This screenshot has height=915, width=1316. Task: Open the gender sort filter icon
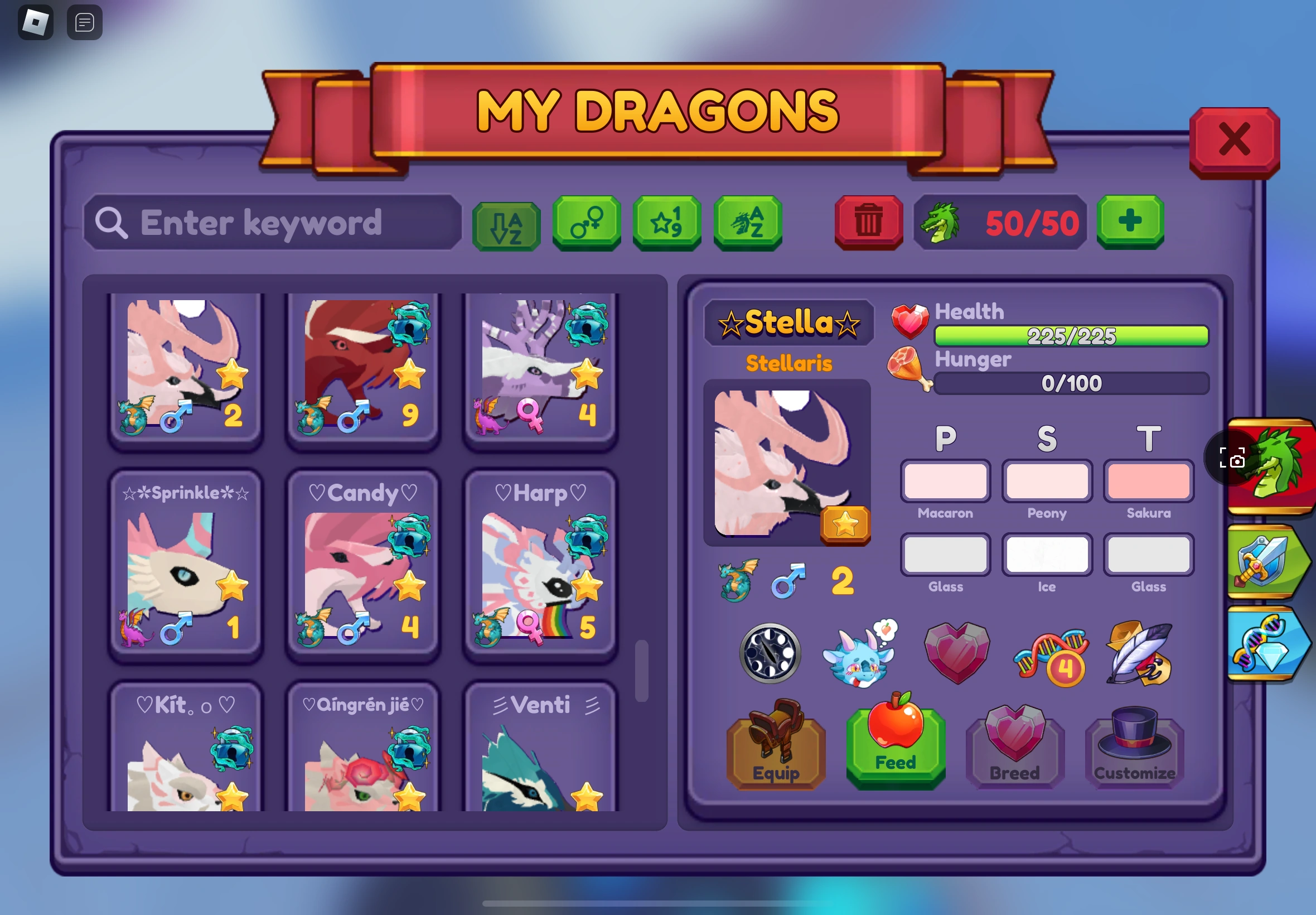[x=586, y=224]
